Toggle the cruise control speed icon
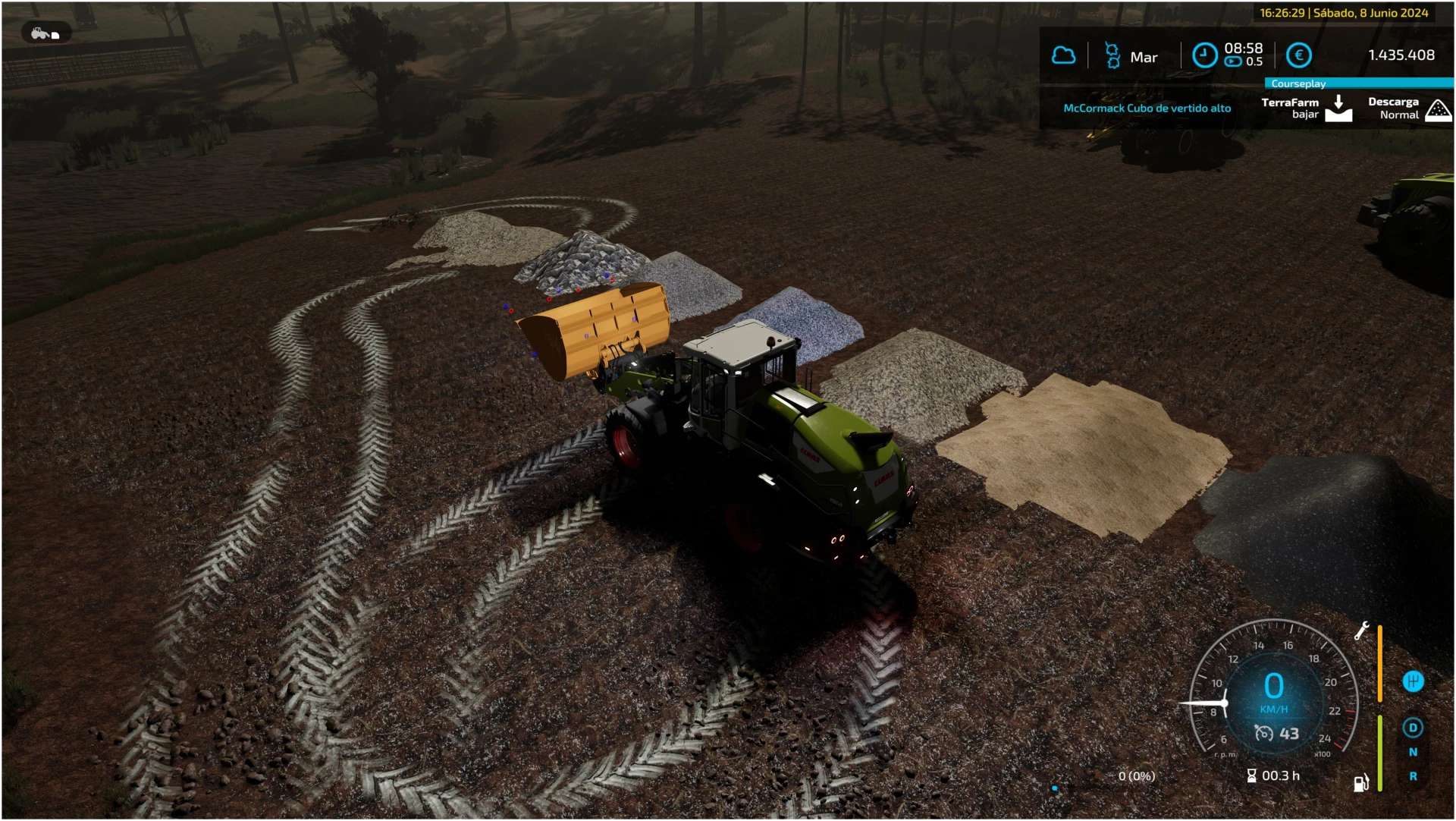 click(1263, 734)
